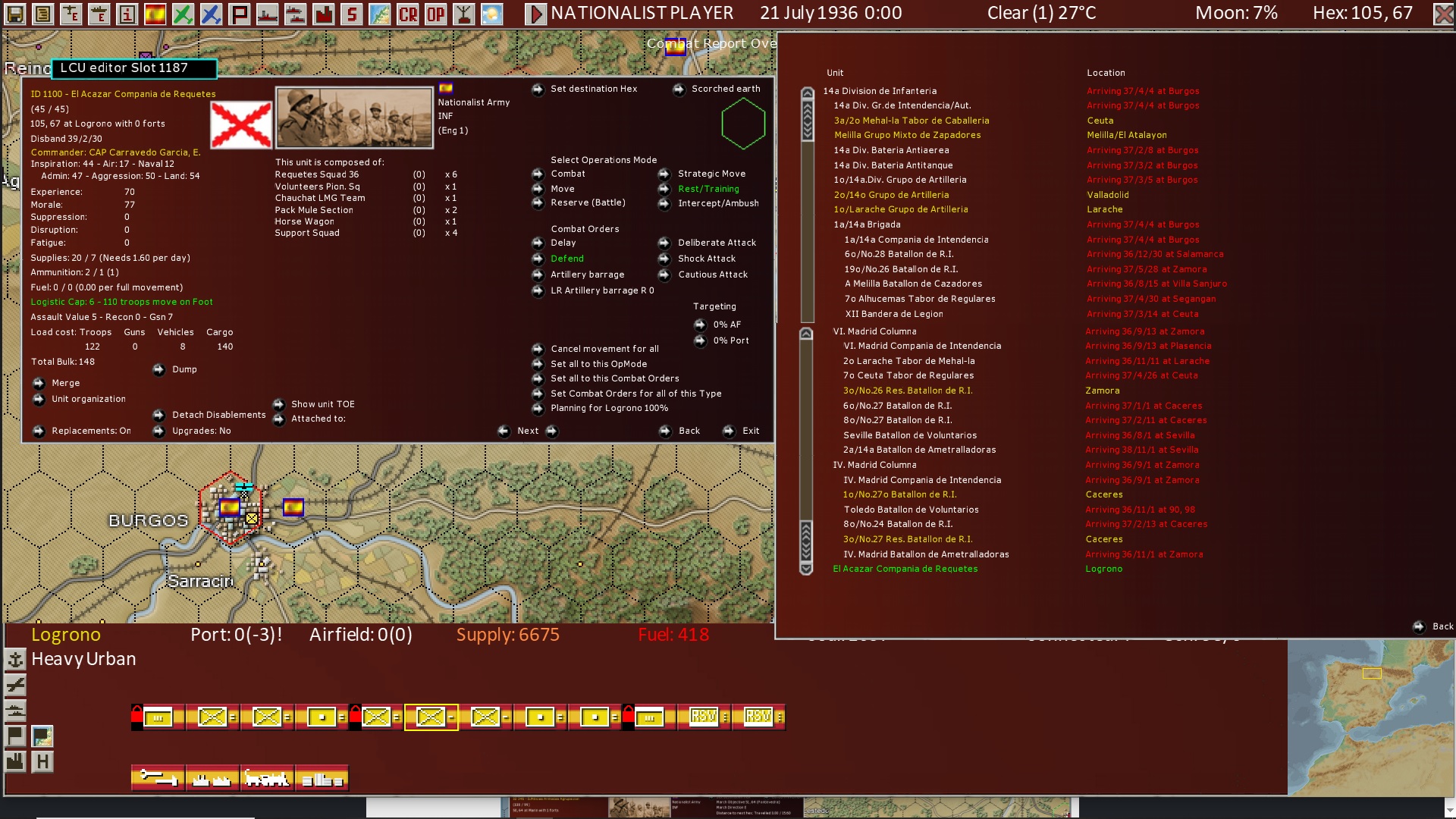The width and height of the screenshot is (1456, 819).
Task: Click the weather sun icon on the toolbar
Action: 493,13
